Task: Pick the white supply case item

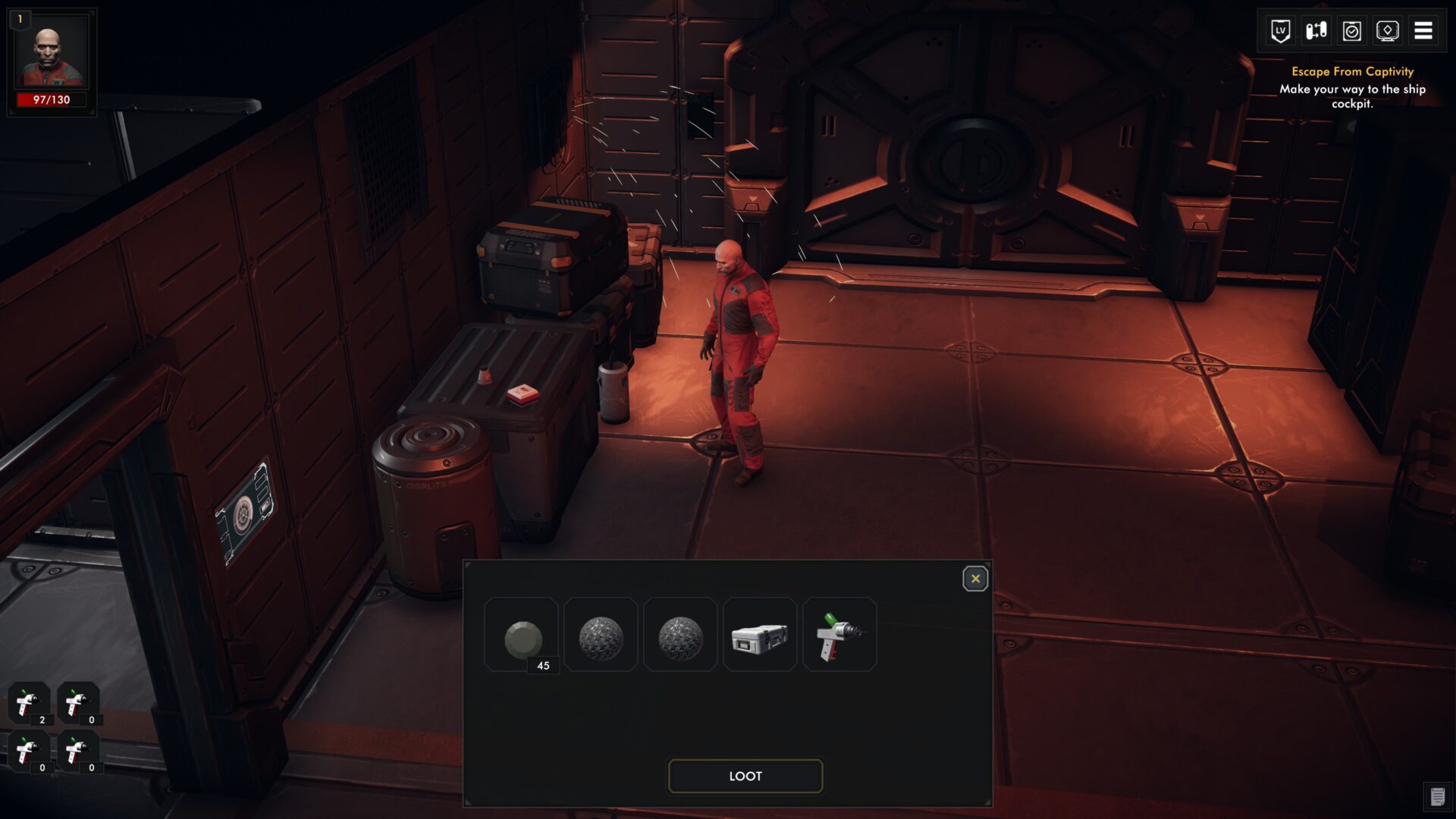Action: pyautogui.click(x=760, y=635)
